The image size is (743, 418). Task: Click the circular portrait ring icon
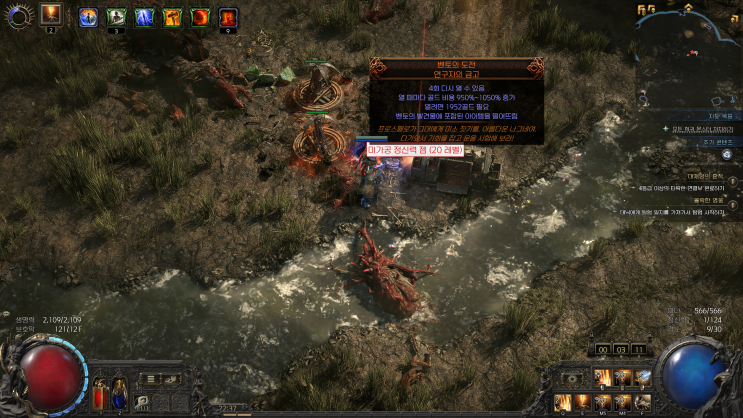coord(18,15)
